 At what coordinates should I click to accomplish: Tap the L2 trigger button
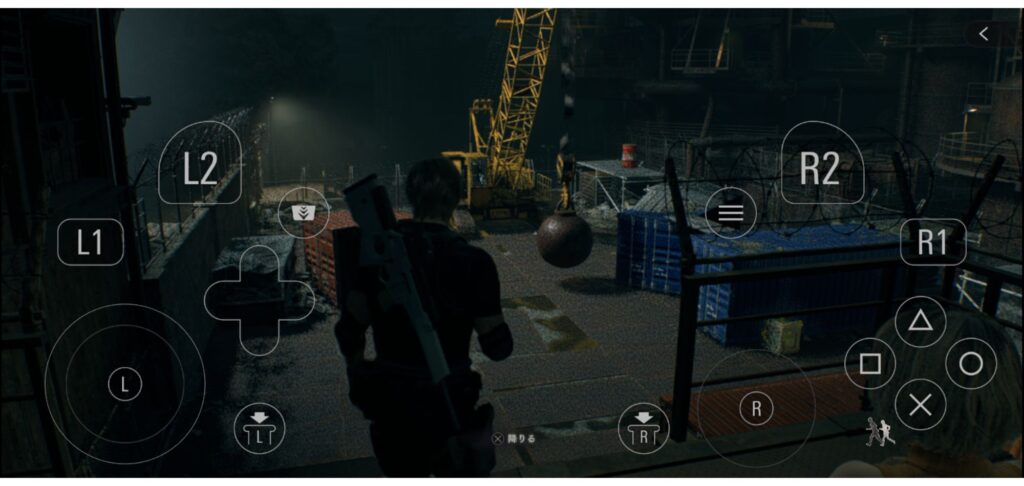tap(200, 168)
